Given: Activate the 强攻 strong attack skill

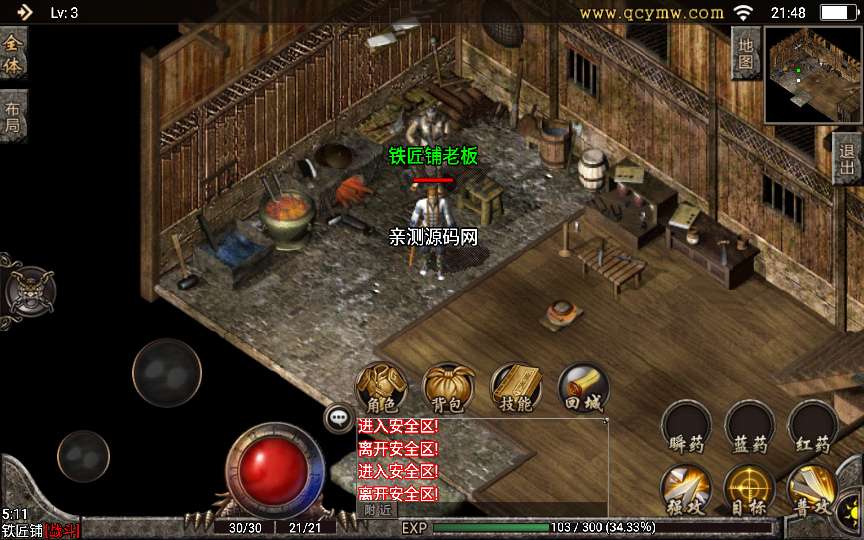Looking at the screenshot, I should (686, 490).
